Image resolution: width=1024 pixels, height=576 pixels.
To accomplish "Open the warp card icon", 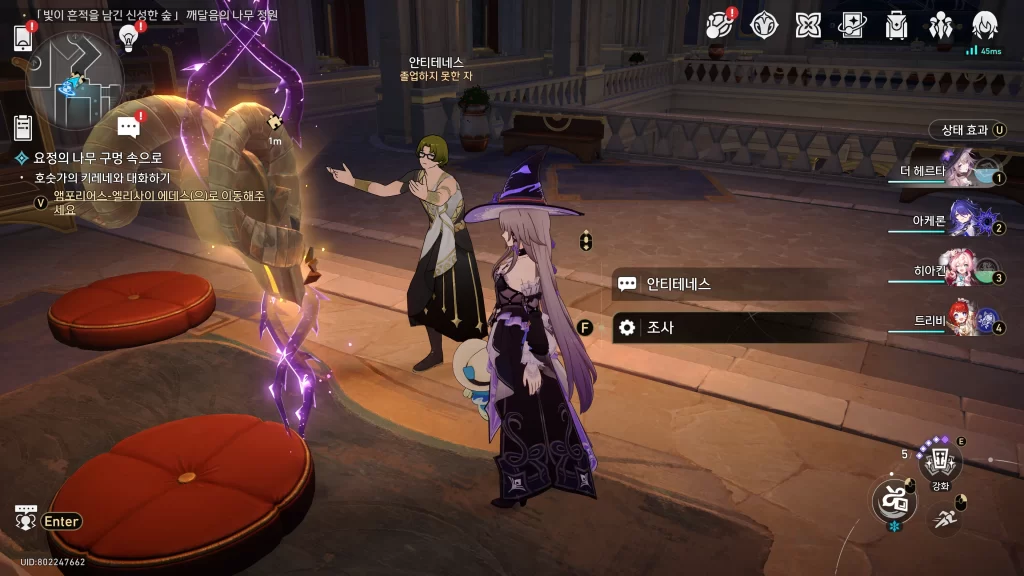I will pos(852,25).
